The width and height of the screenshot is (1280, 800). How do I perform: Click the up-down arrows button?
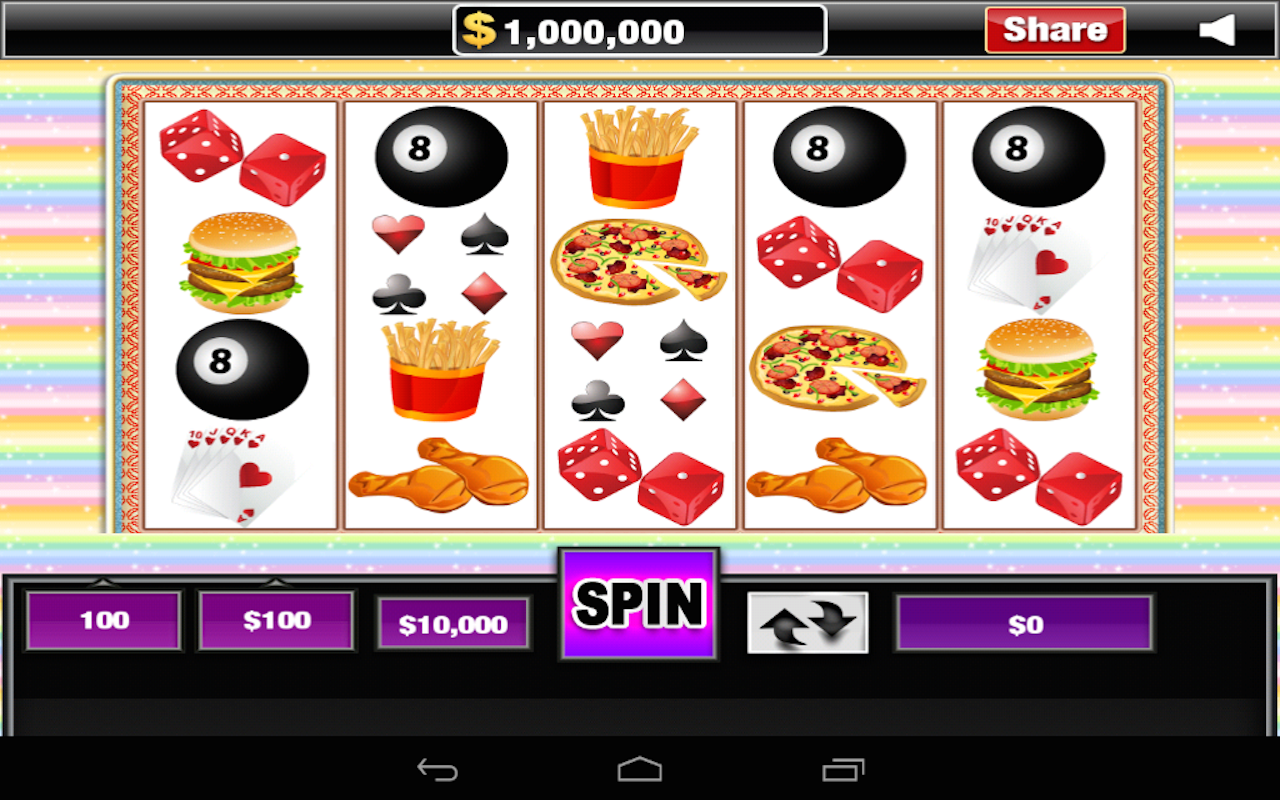[x=808, y=623]
